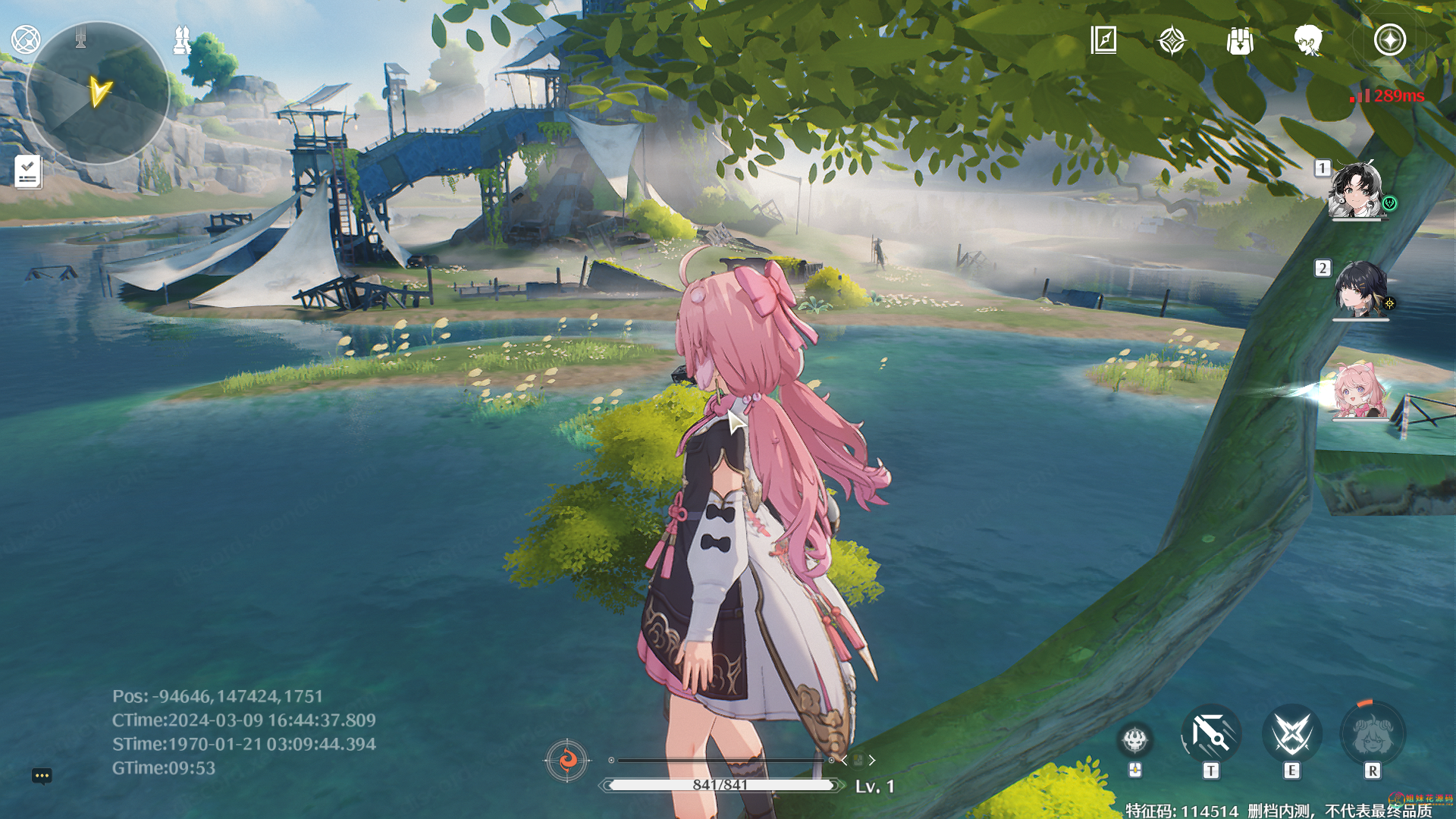Open the backpack inventory
The image size is (1456, 819).
click(1240, 40)
